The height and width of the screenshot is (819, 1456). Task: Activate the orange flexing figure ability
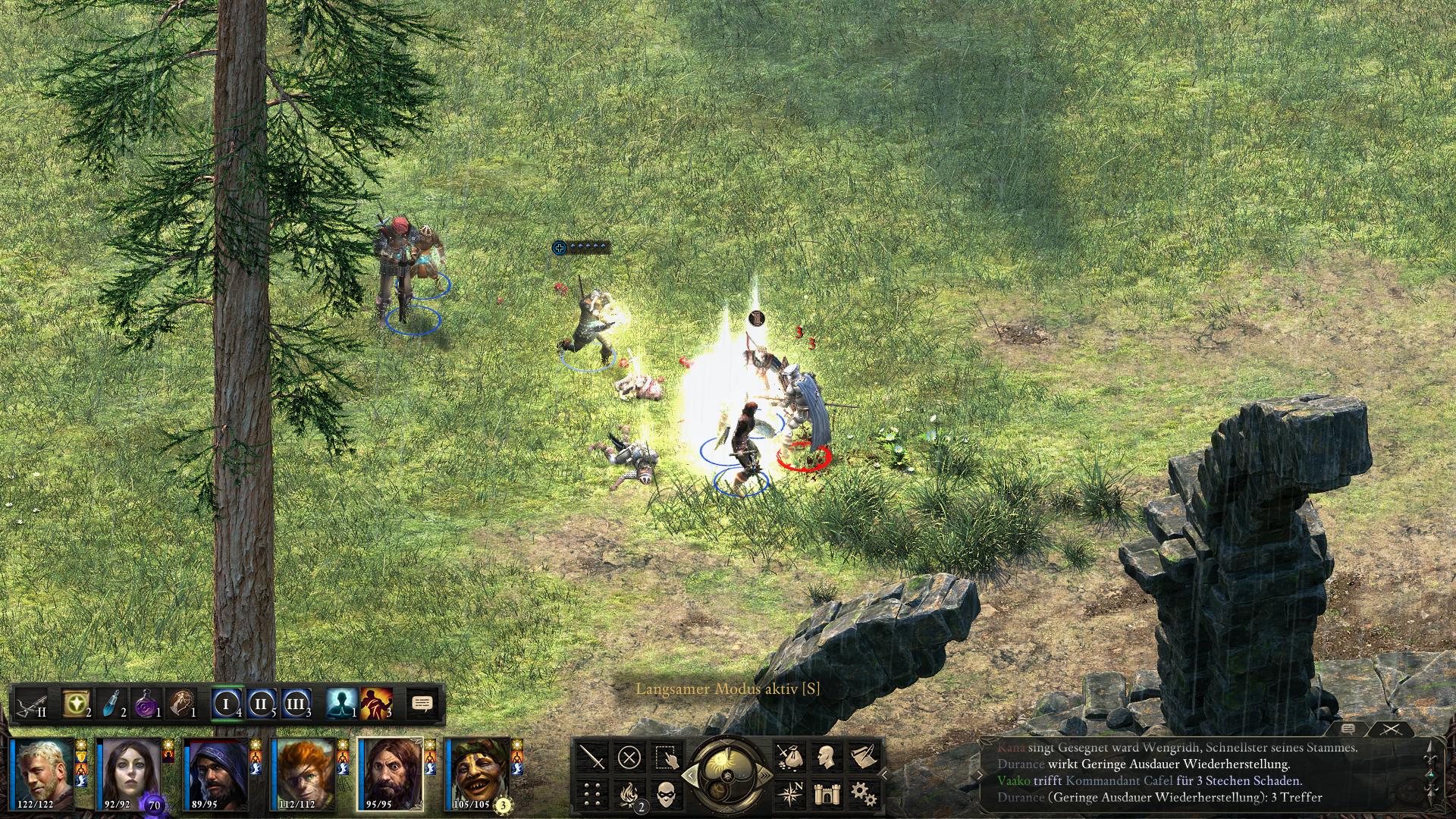click(375, 704)
